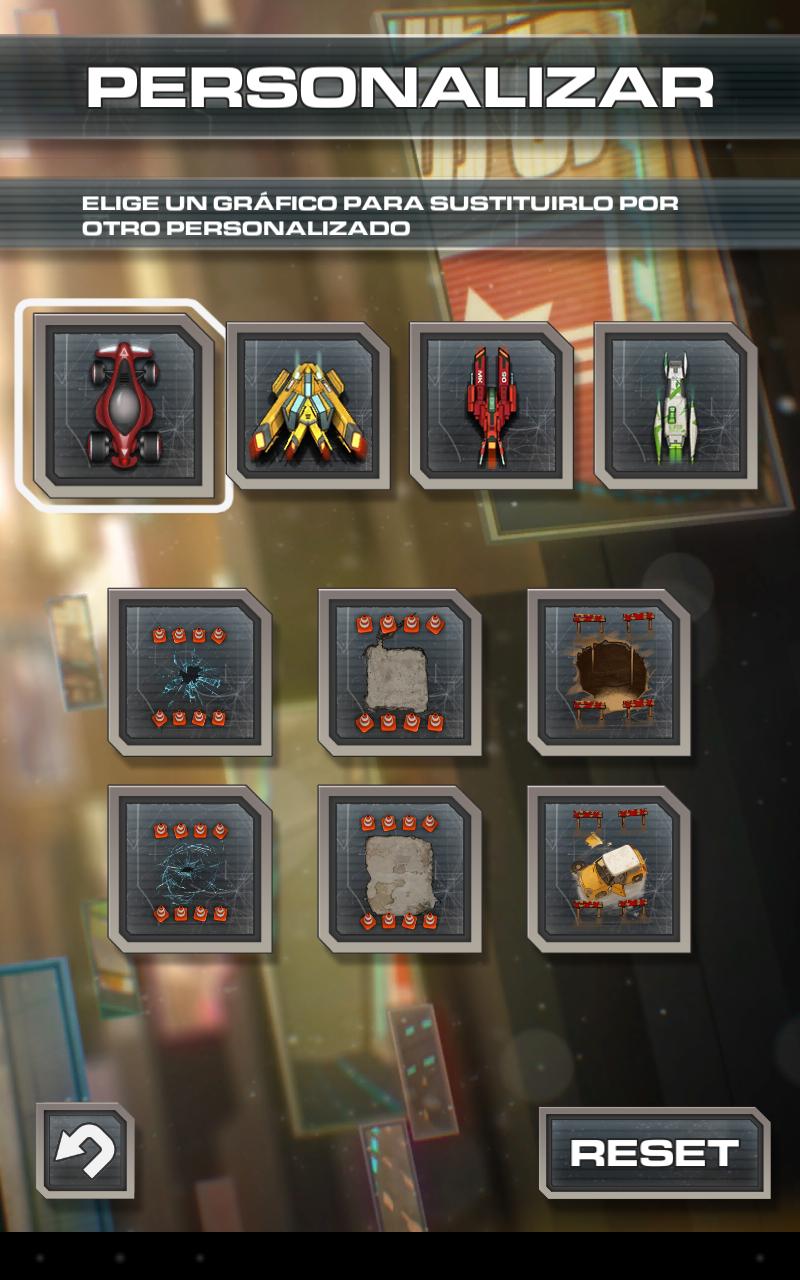
Task: Select the square concrete slab obstacle
Action: click(x=399, y=672)
